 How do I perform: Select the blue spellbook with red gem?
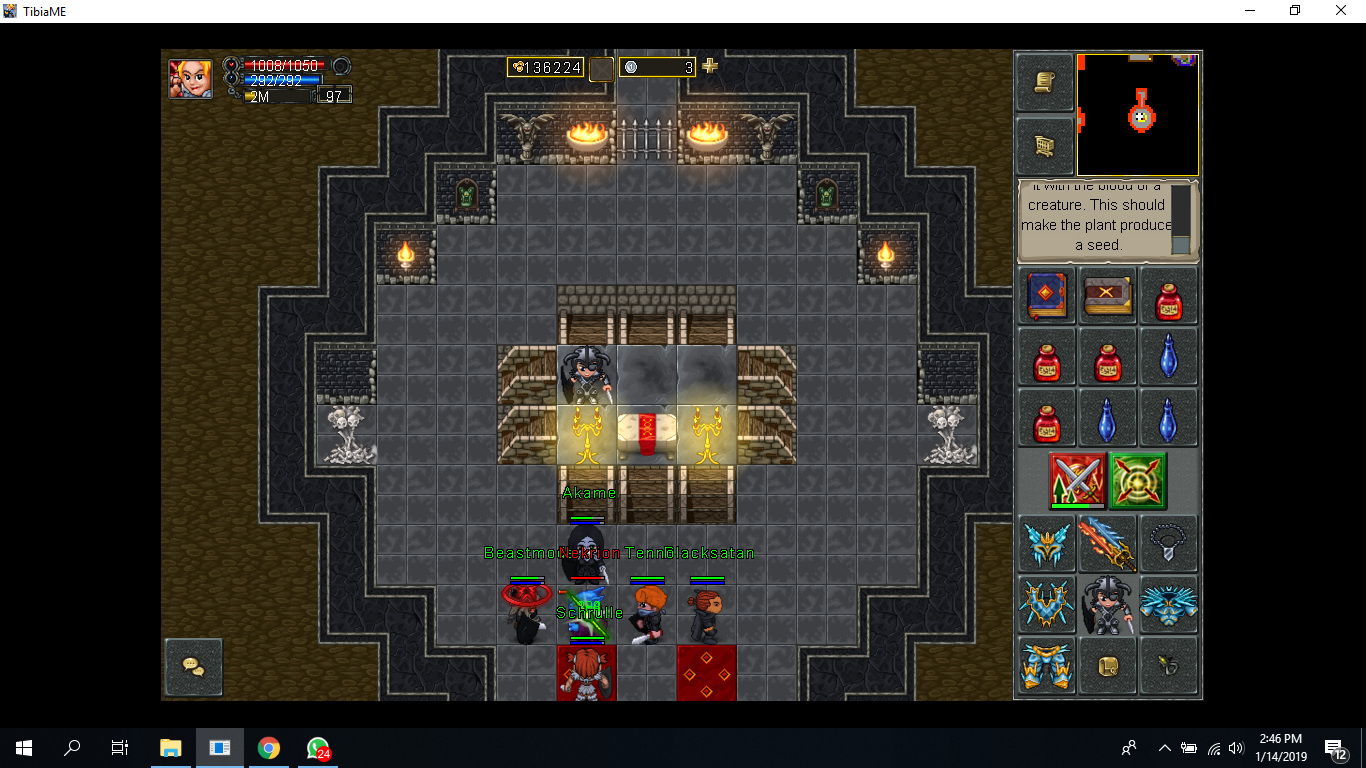click(x=1047, y=296)
